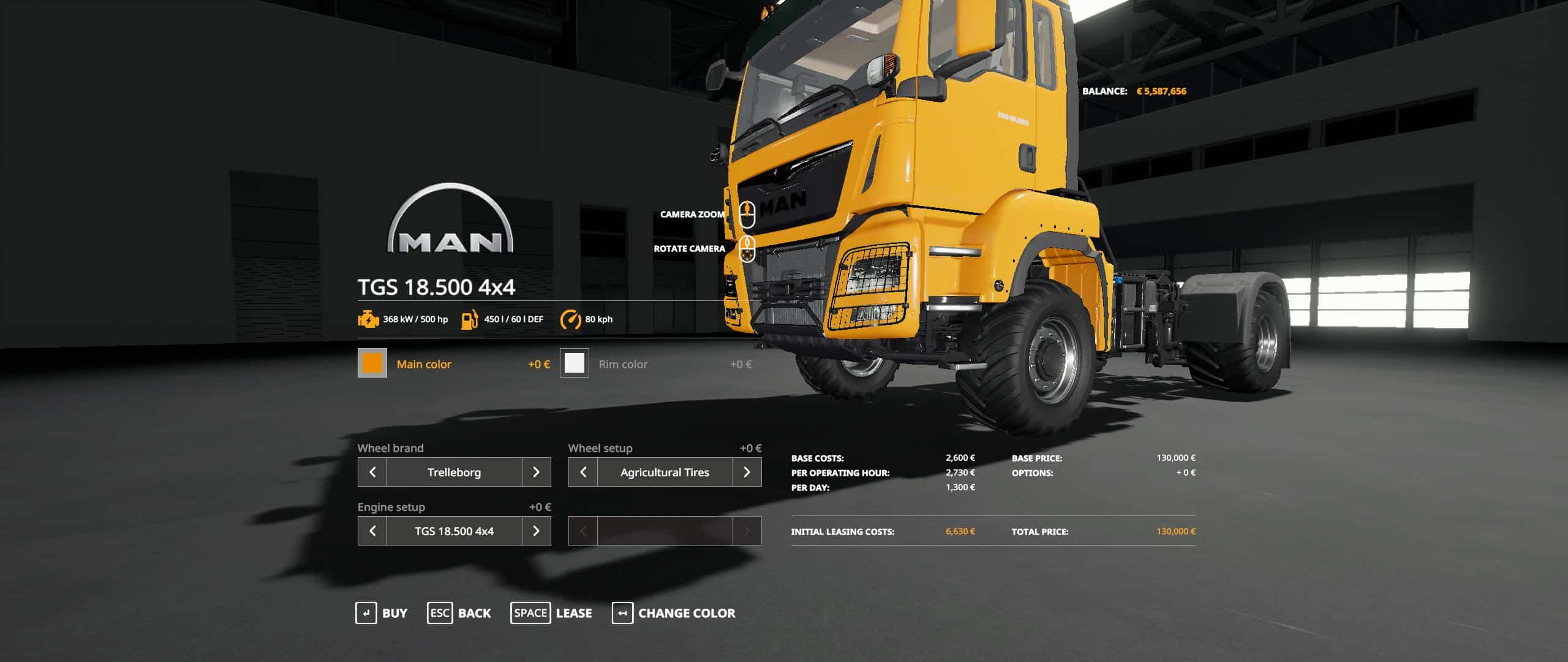Switch to next Wheel brand after Trelleborg
The image size is (1568, 662).
[536, 472]
